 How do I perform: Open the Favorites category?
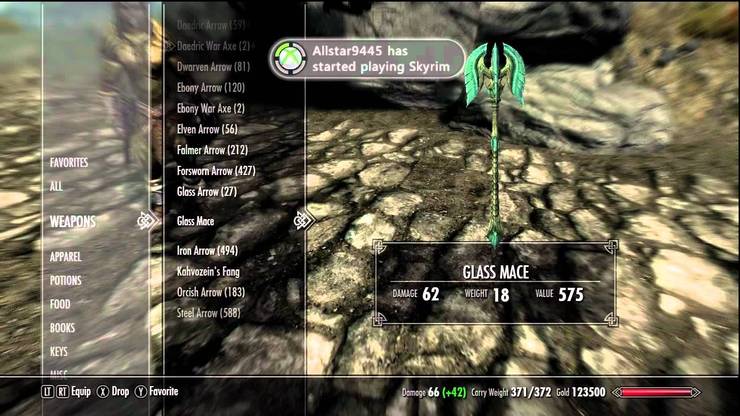tap(69, 162)
